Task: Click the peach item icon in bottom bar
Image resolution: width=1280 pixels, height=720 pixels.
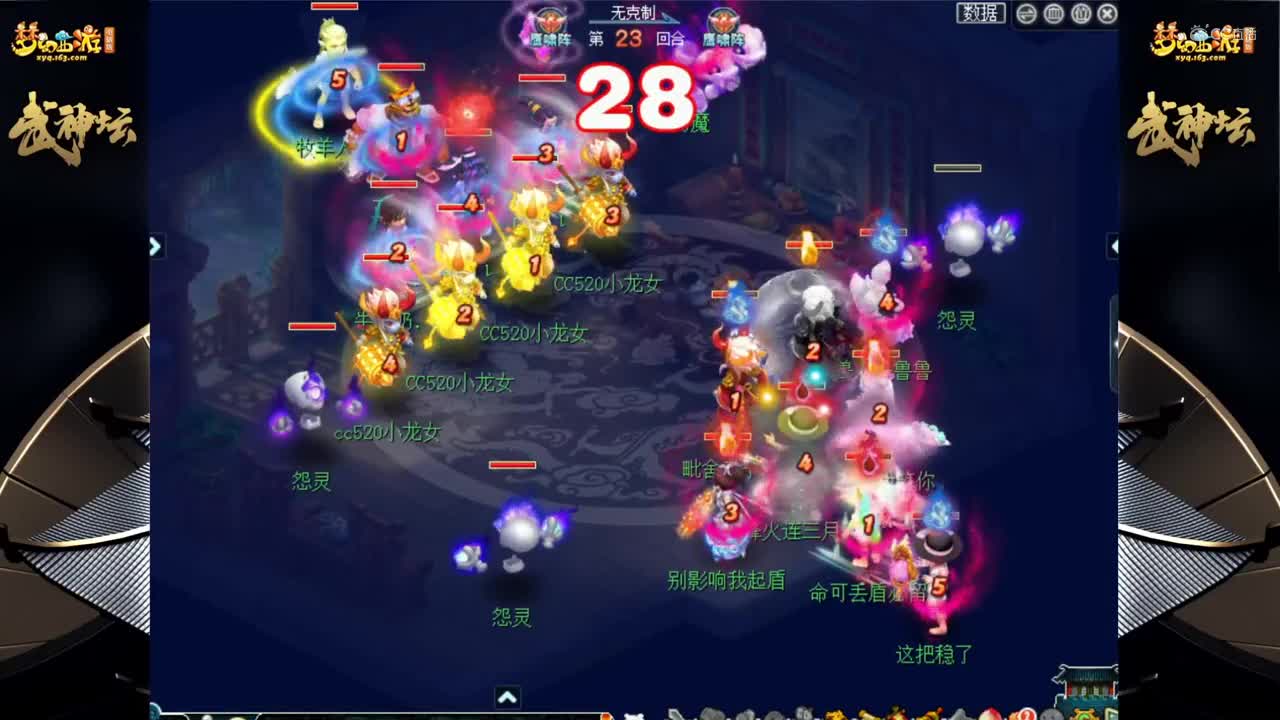Action: (x=990, y=714)
